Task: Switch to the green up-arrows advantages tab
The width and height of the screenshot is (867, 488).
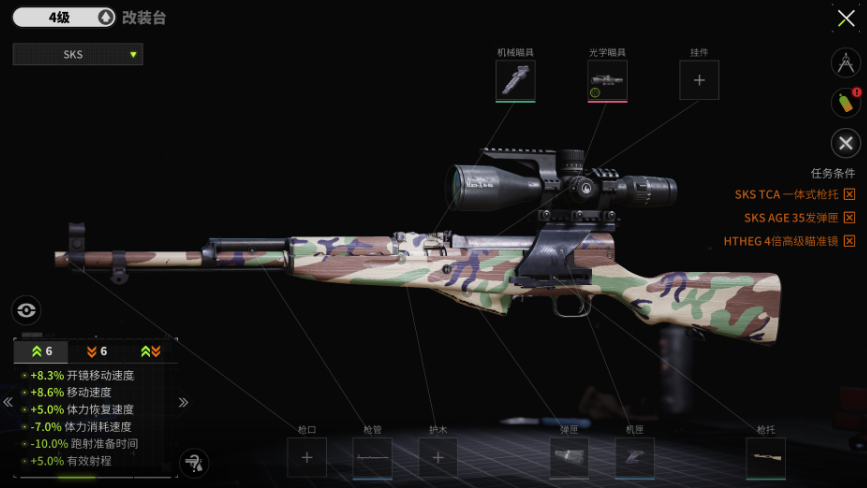Action: 42,351
